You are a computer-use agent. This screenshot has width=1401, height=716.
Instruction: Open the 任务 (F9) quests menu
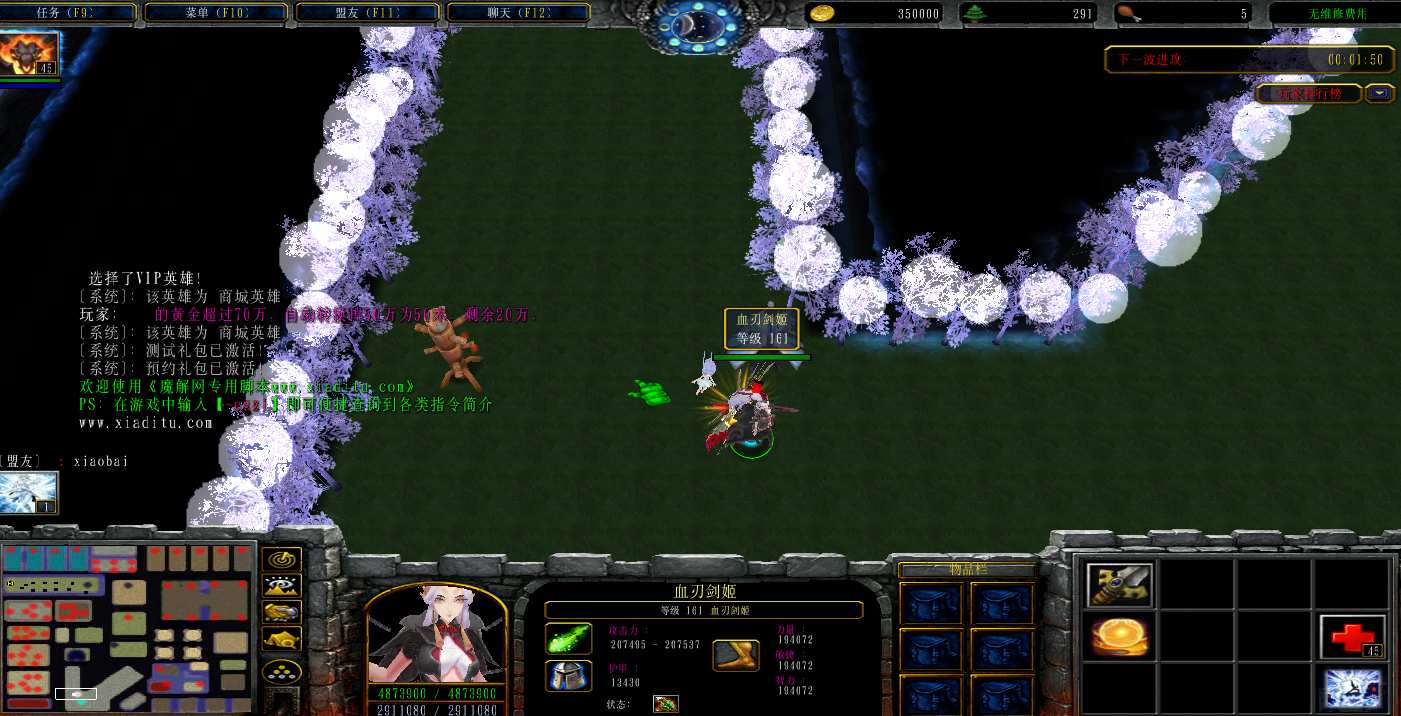69,13
